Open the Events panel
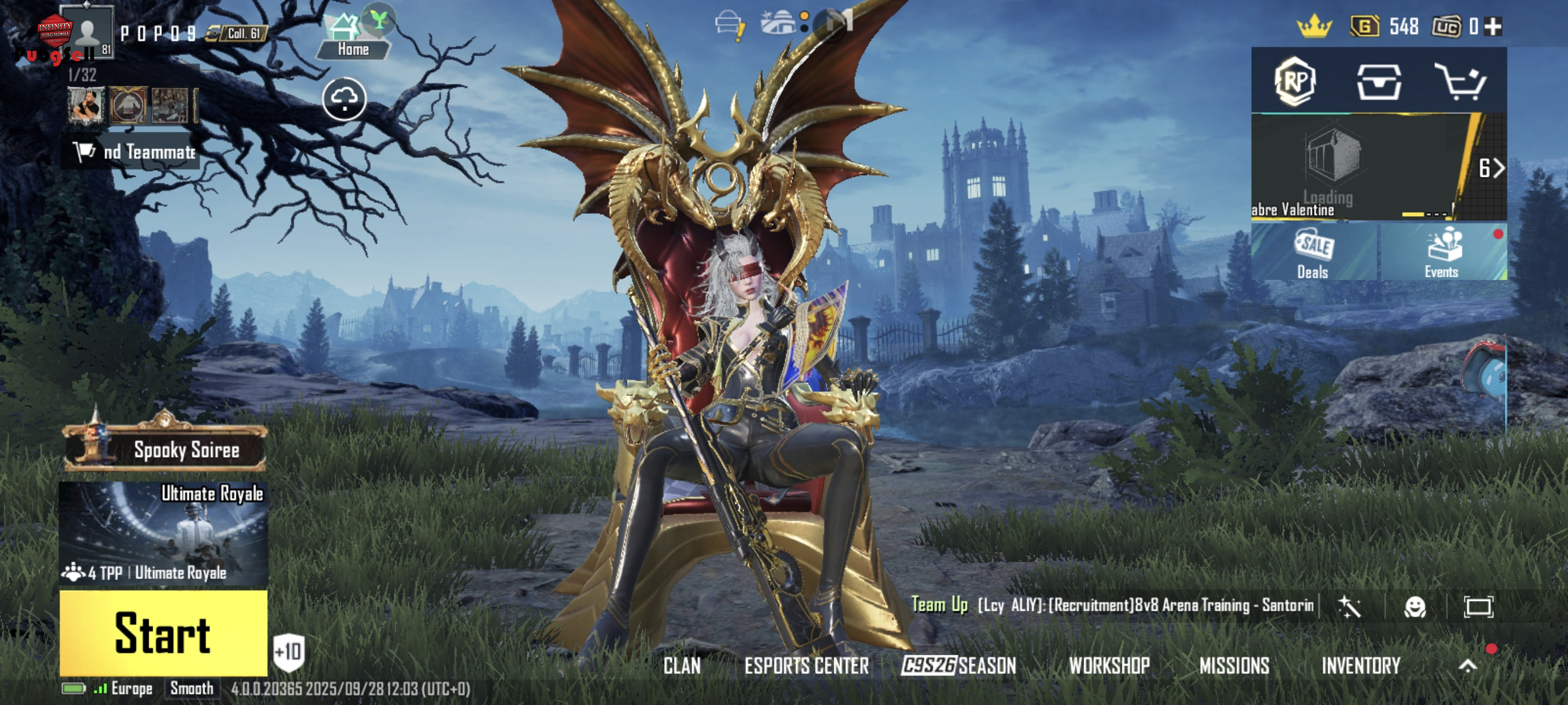Viewport: 1568px width, 705px height. pyautogui.click(x=1442, y=253)
